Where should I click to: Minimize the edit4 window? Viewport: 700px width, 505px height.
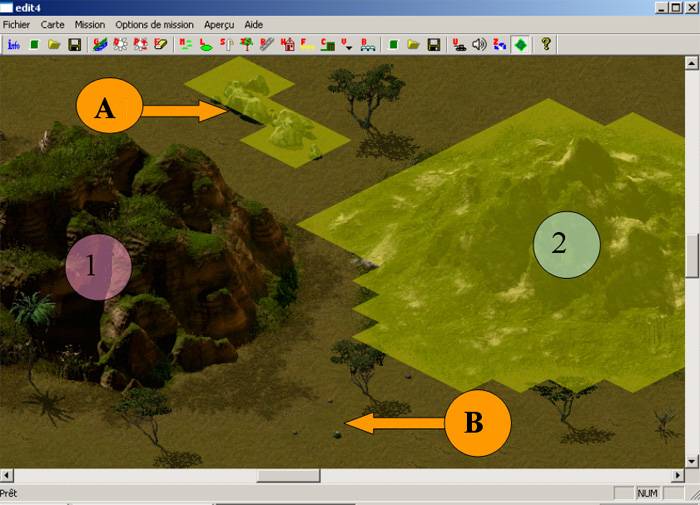662,7
